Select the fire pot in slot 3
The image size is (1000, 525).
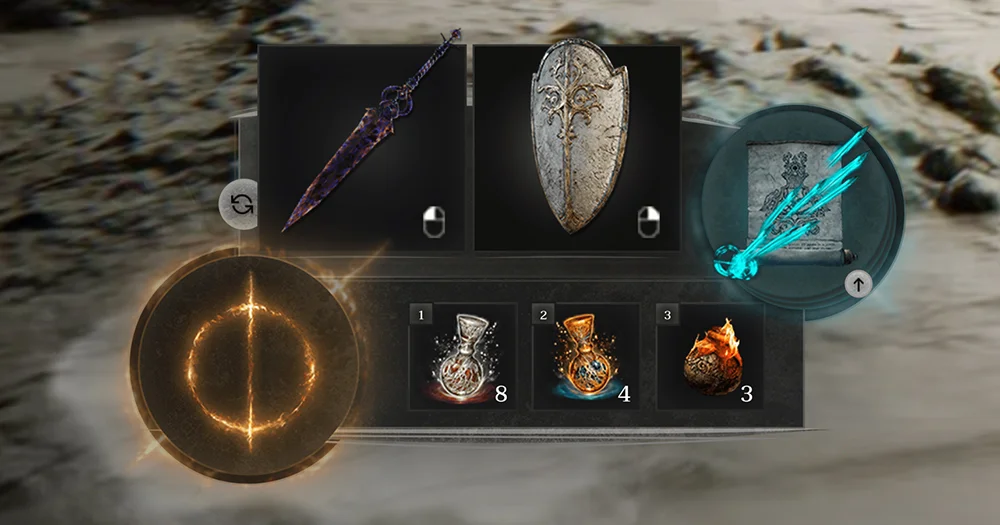coord(709,357)
